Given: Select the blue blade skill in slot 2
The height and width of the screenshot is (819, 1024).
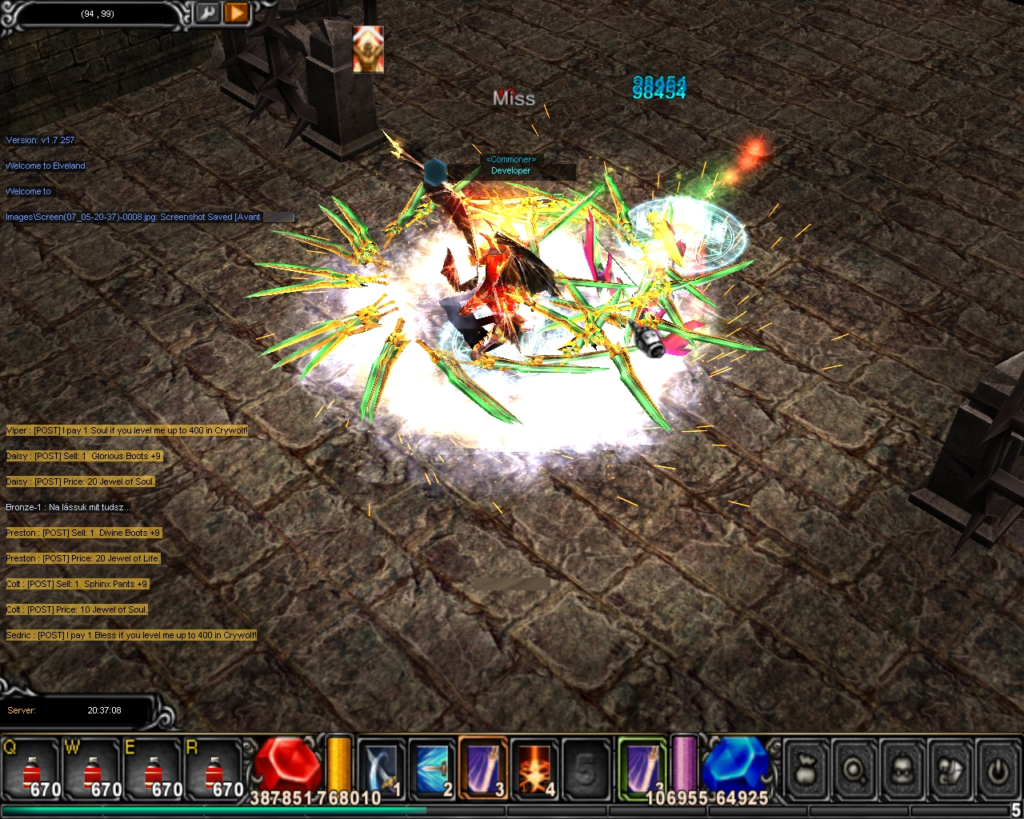Looking at the screenshot, I should (x=433, y=768).
